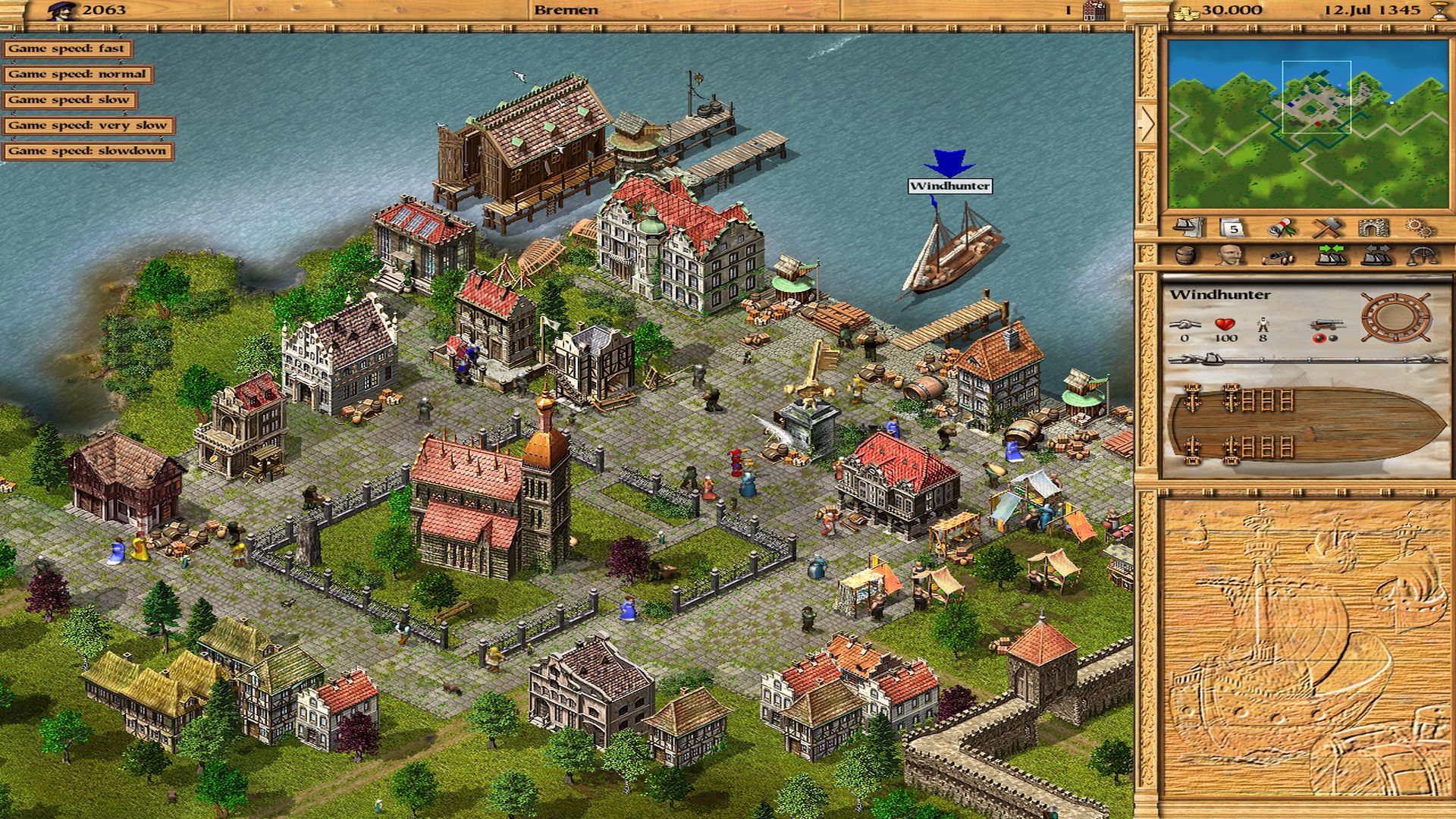Open trade with the scales icon
This screenshot has width=1456, height=819.
[x=1424, y=256]
